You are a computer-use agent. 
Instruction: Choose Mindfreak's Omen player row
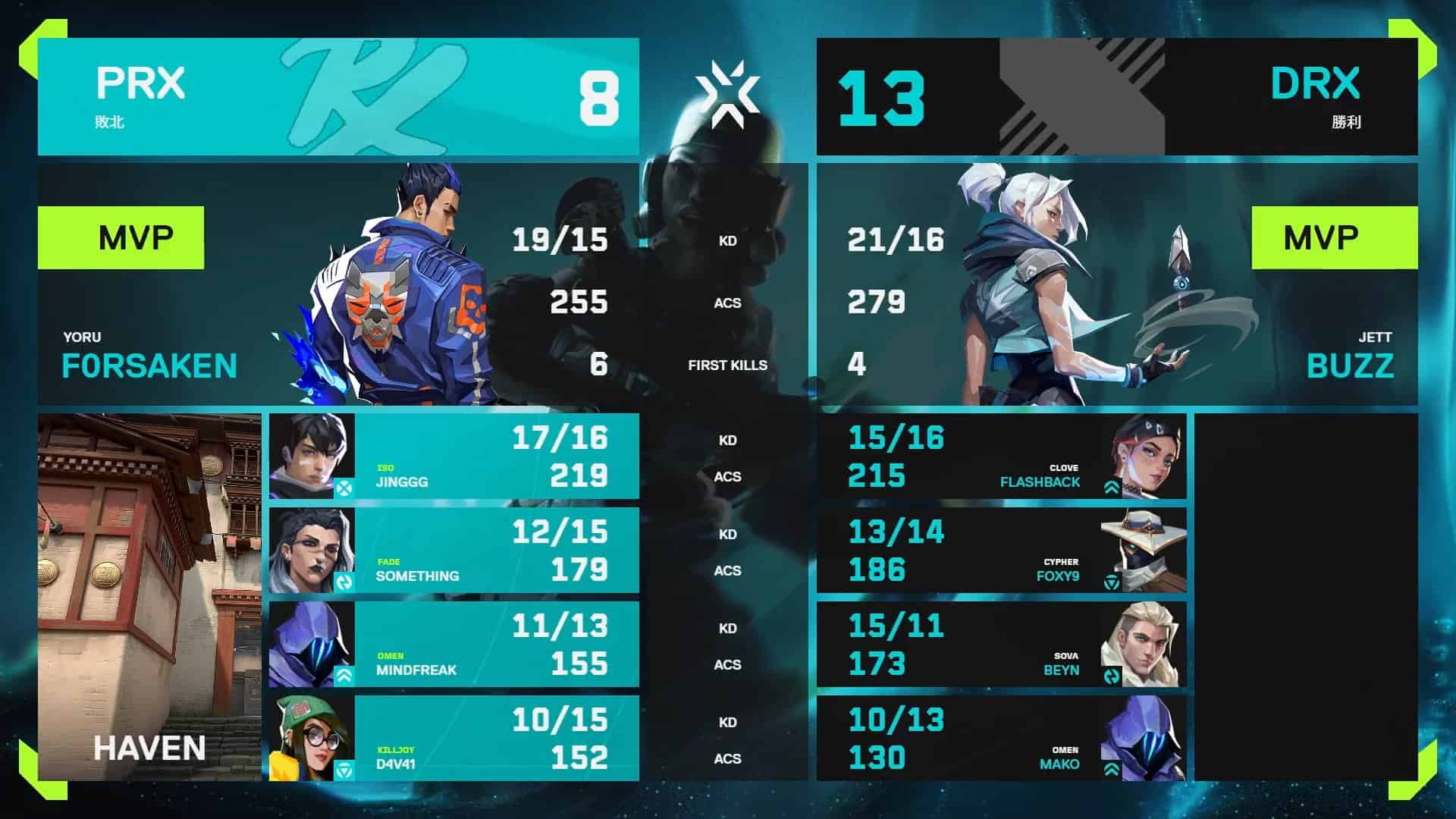click(x=453, y=645)
